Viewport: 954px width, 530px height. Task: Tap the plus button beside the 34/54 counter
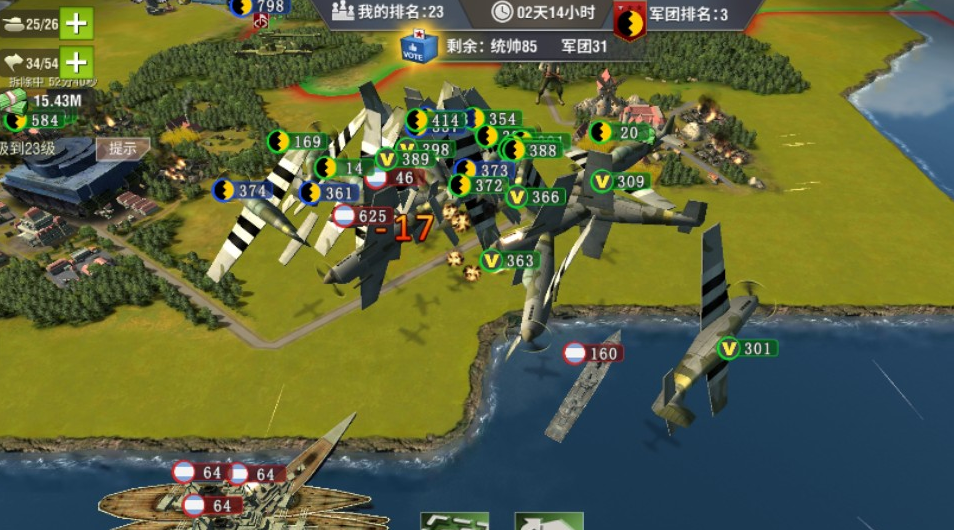click(76, 63)
